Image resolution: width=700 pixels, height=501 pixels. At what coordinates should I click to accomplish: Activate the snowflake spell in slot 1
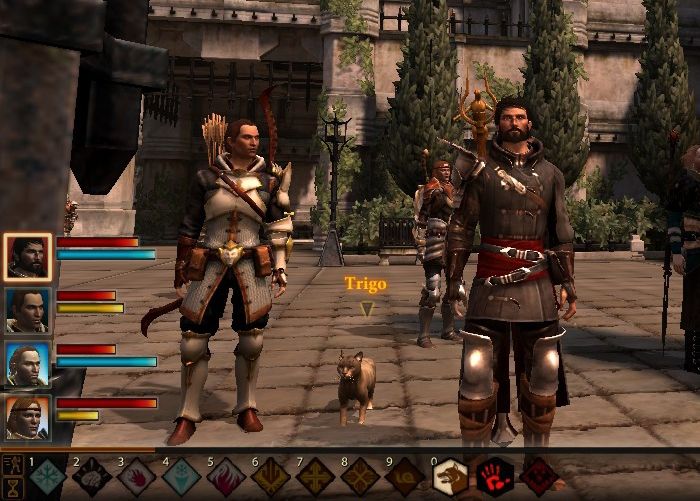tap(47, 478)
